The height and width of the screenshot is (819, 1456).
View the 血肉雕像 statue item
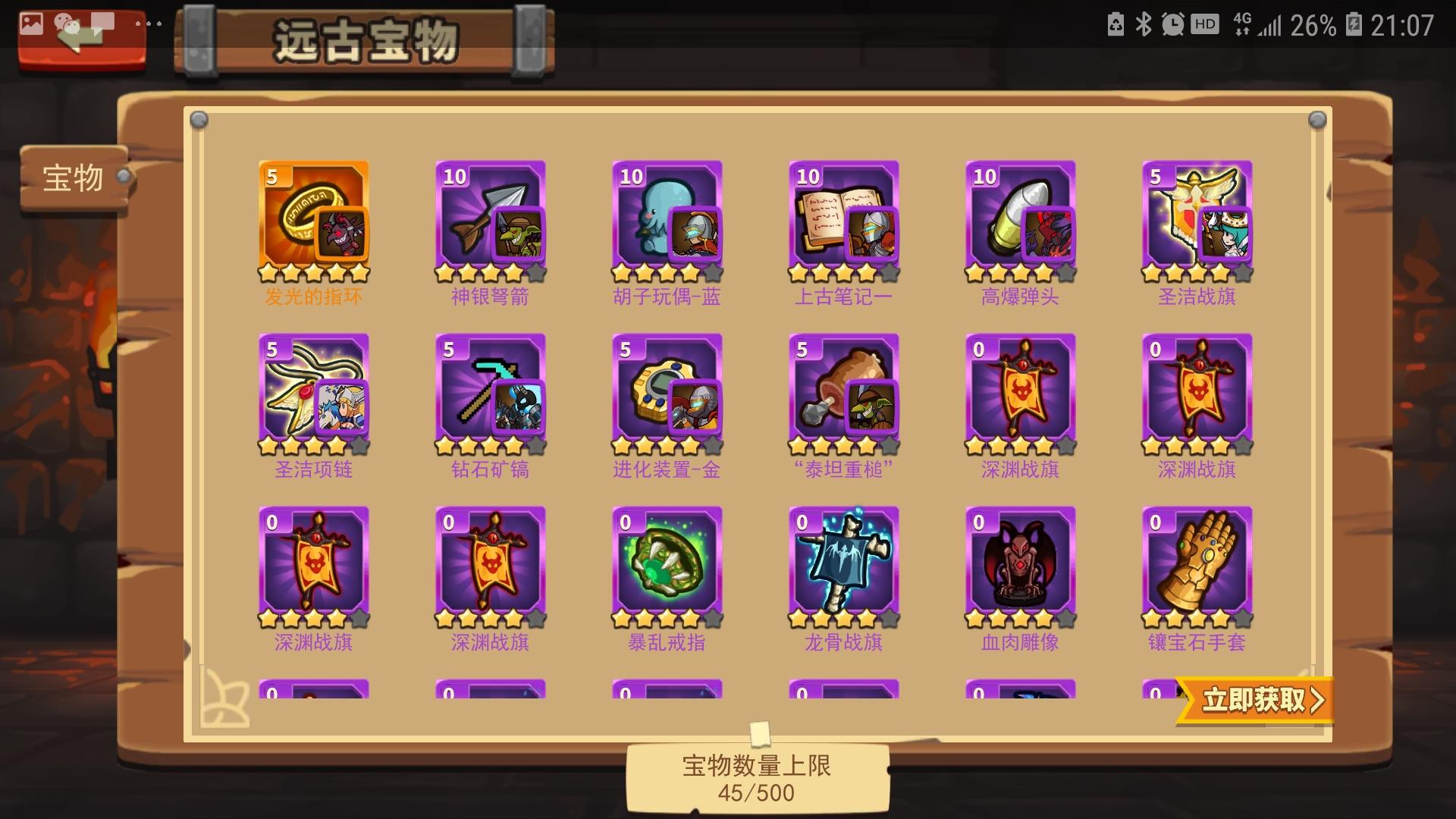pyautogui.click(x=1020, y=565)
